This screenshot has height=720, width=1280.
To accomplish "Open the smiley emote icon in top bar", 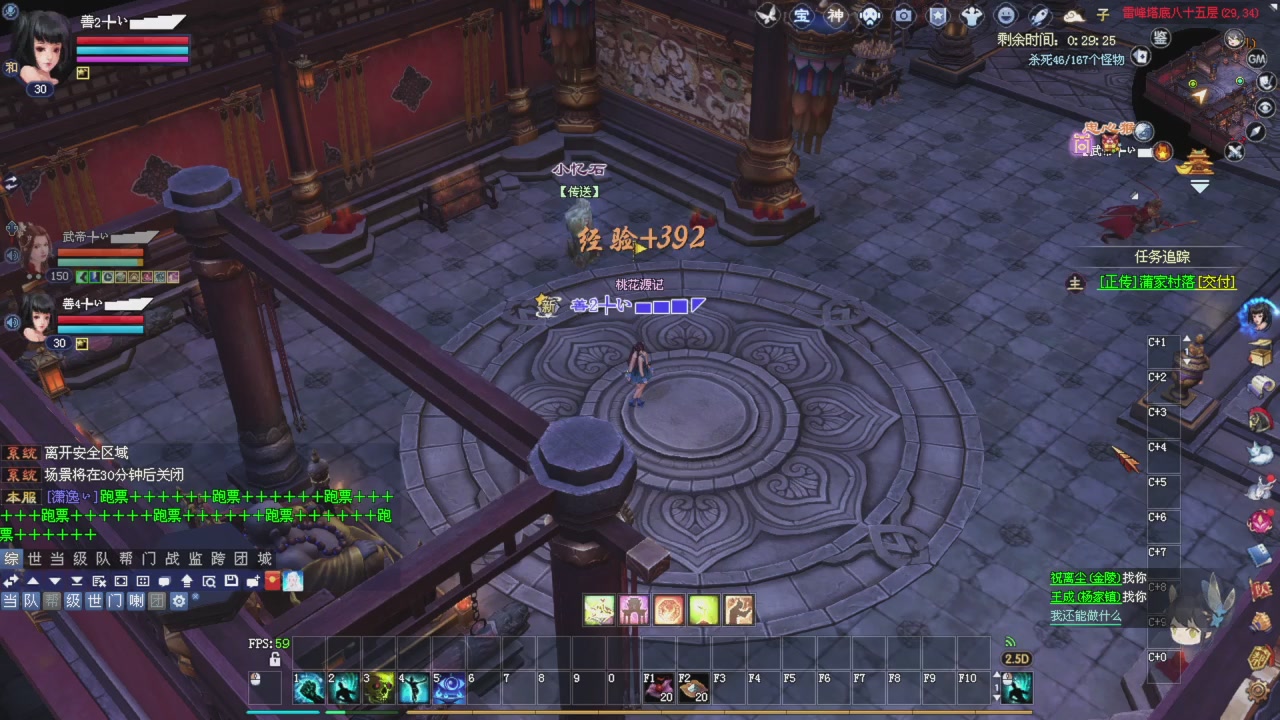I will pos(1005,15).
